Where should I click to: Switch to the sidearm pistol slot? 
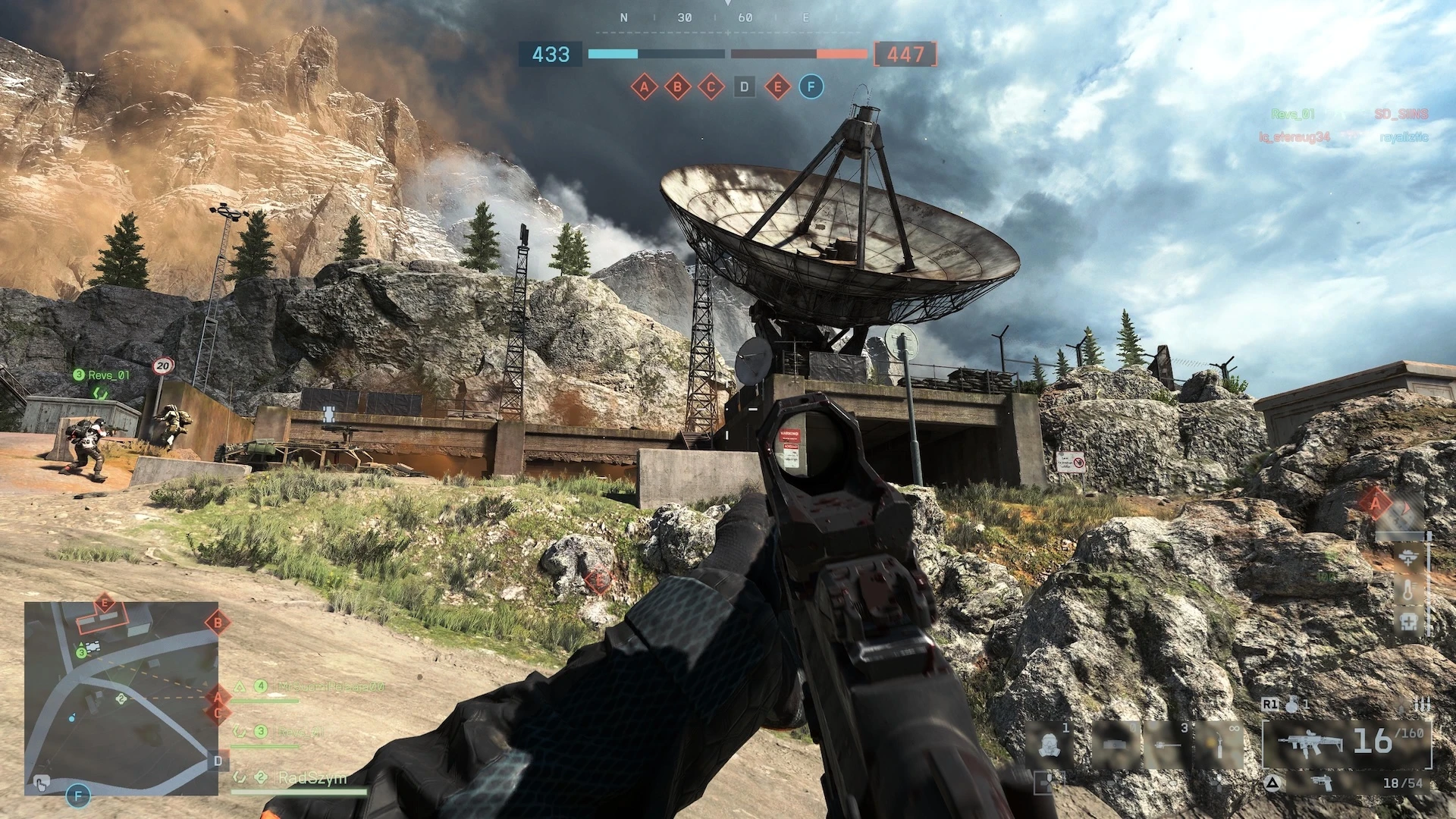point(1322,783)
